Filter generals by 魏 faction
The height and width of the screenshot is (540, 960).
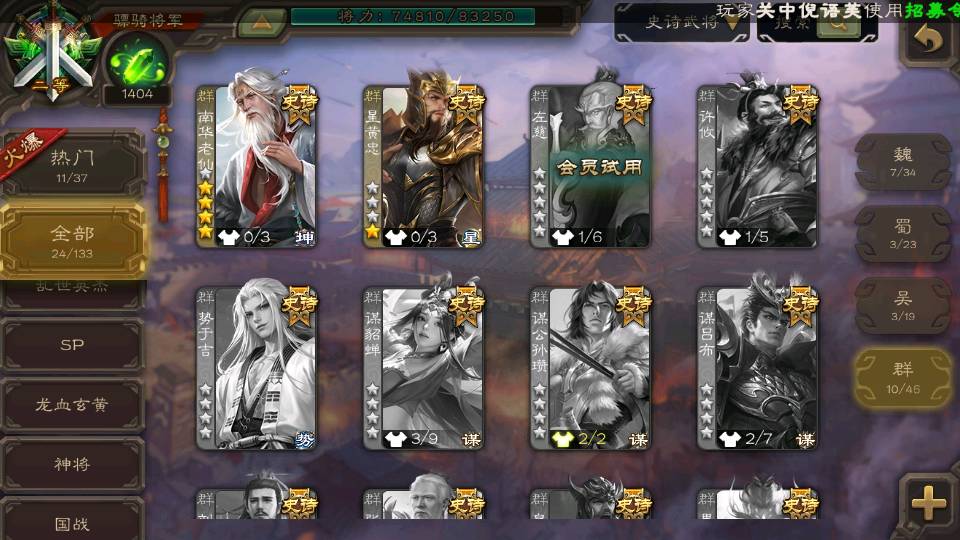(903, 160)
